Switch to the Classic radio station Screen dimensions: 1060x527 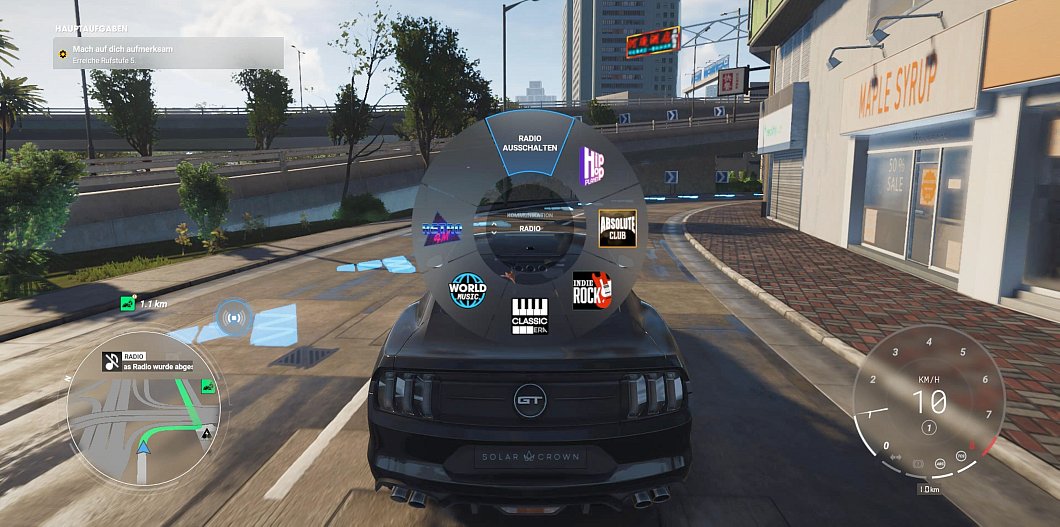click(529, 315)
